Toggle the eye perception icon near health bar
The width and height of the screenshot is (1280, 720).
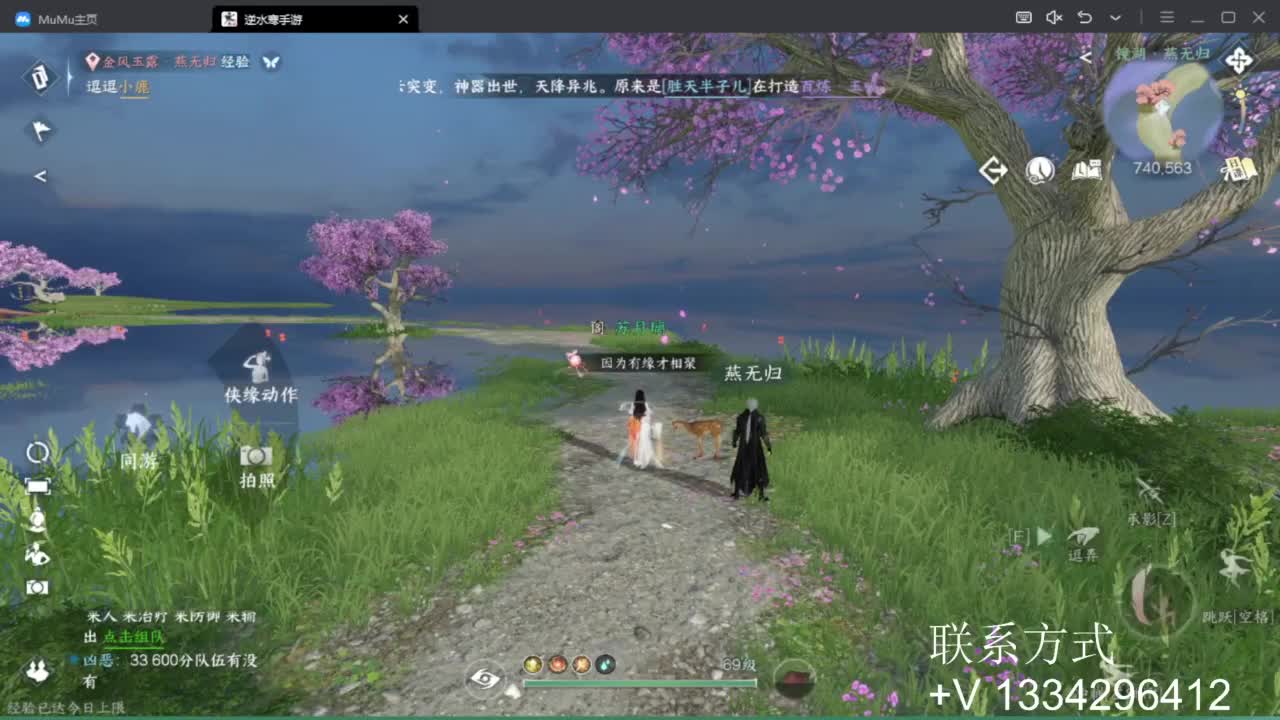tap(483, 678)
